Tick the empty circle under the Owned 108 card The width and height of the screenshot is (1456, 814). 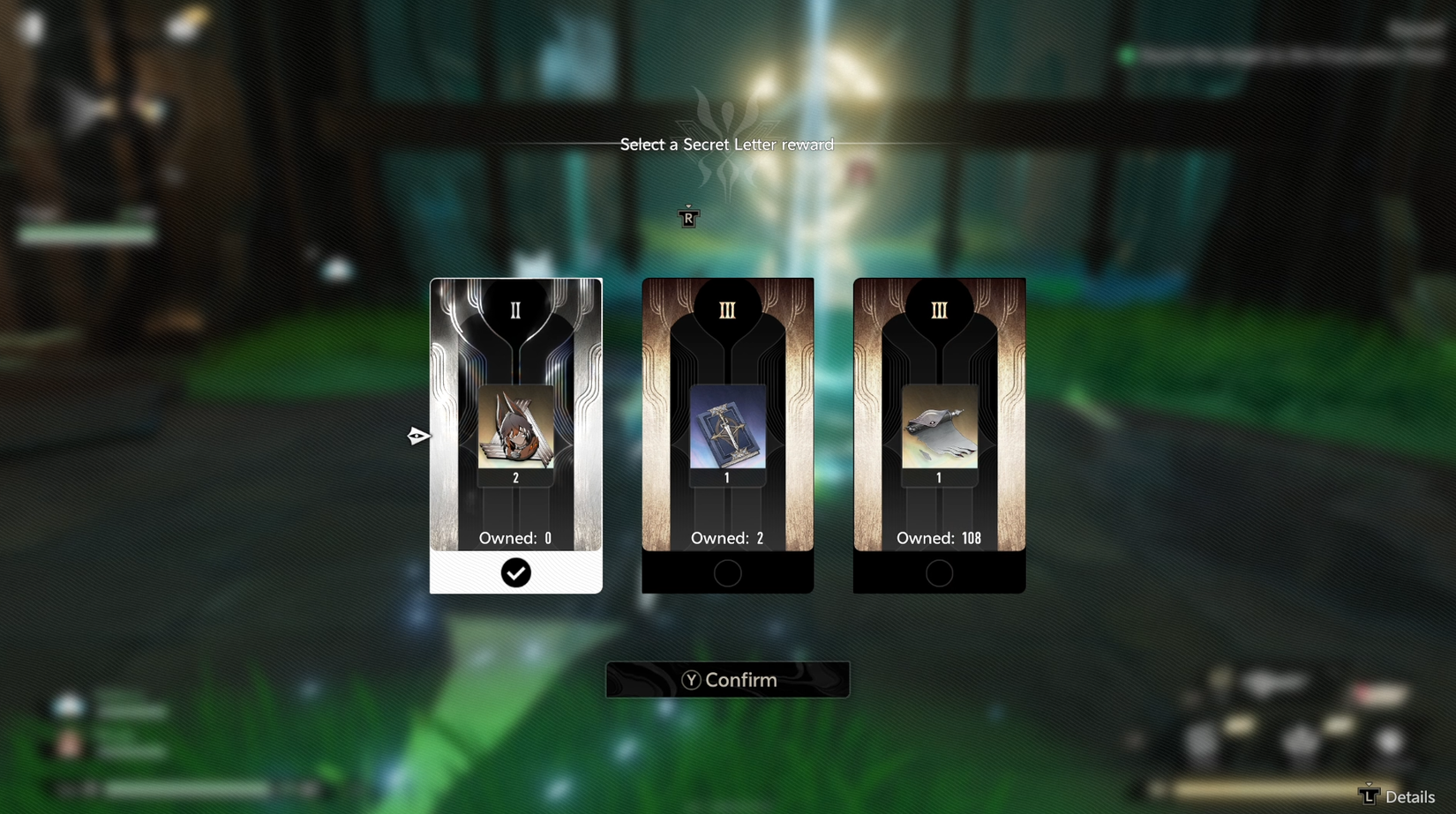(939, 573)
